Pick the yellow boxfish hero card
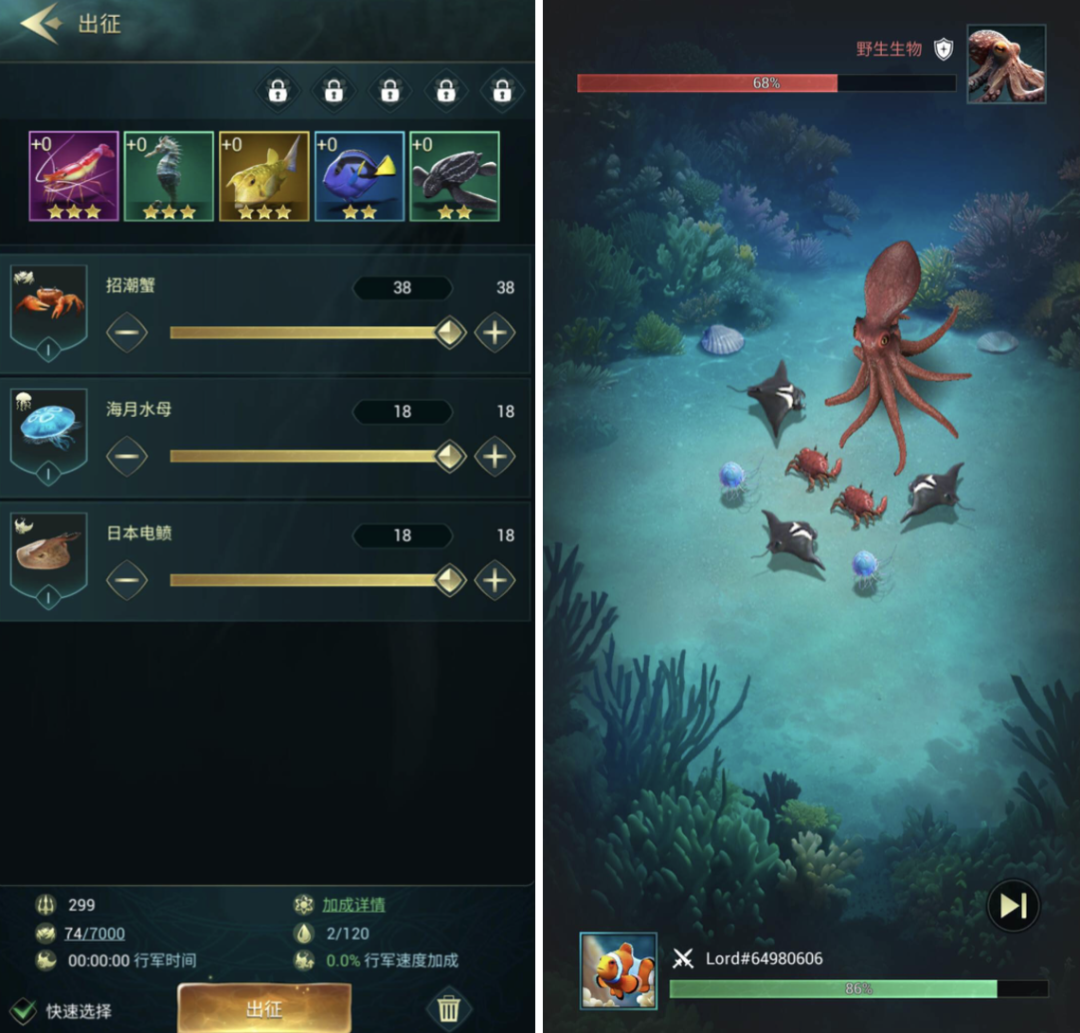The height and width of the screenshot is (1033, 1080). [264, 176]
